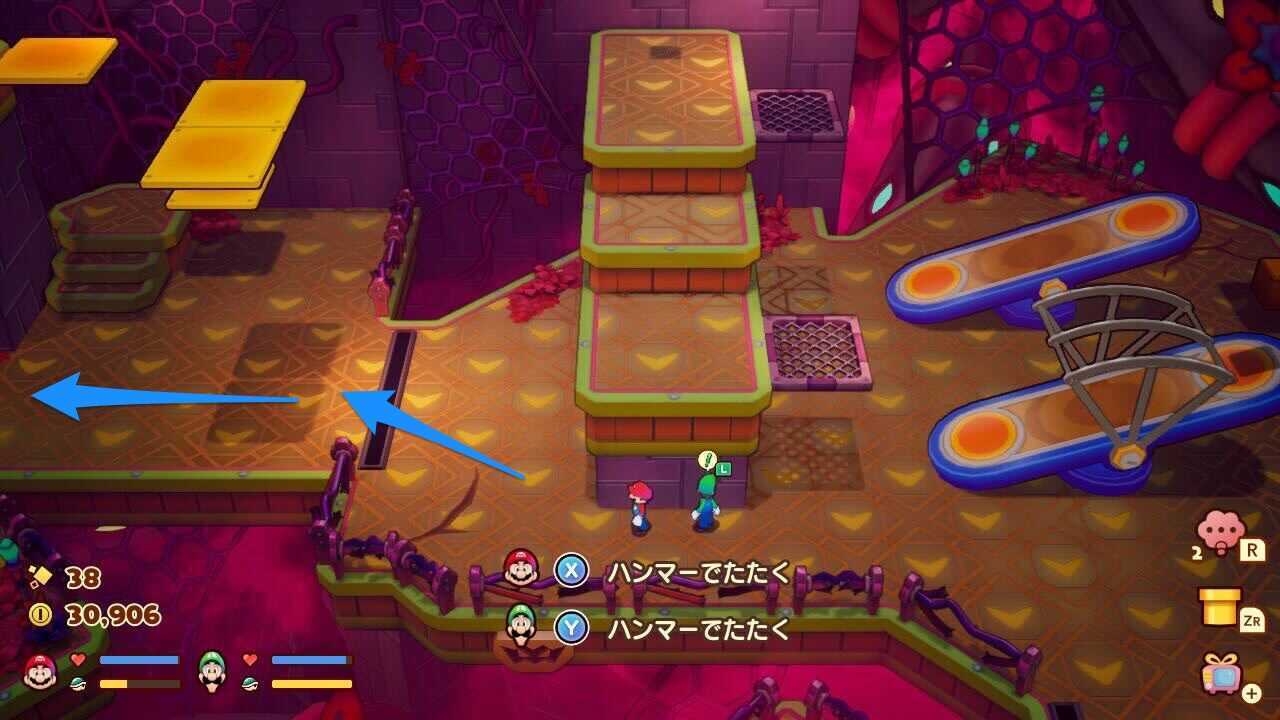Viewport: 1280px width, 720px height.
Task: Click the fragment count showing 38
Action: pyautogui.click(x=85, y=575)
